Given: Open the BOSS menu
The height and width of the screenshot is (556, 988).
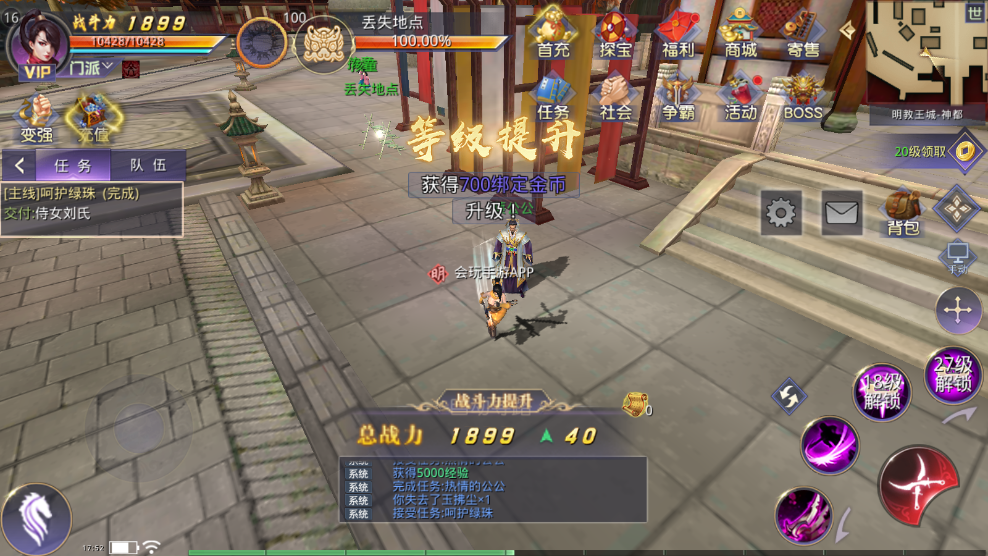Looking at the screenshot, I should (802, 97).
